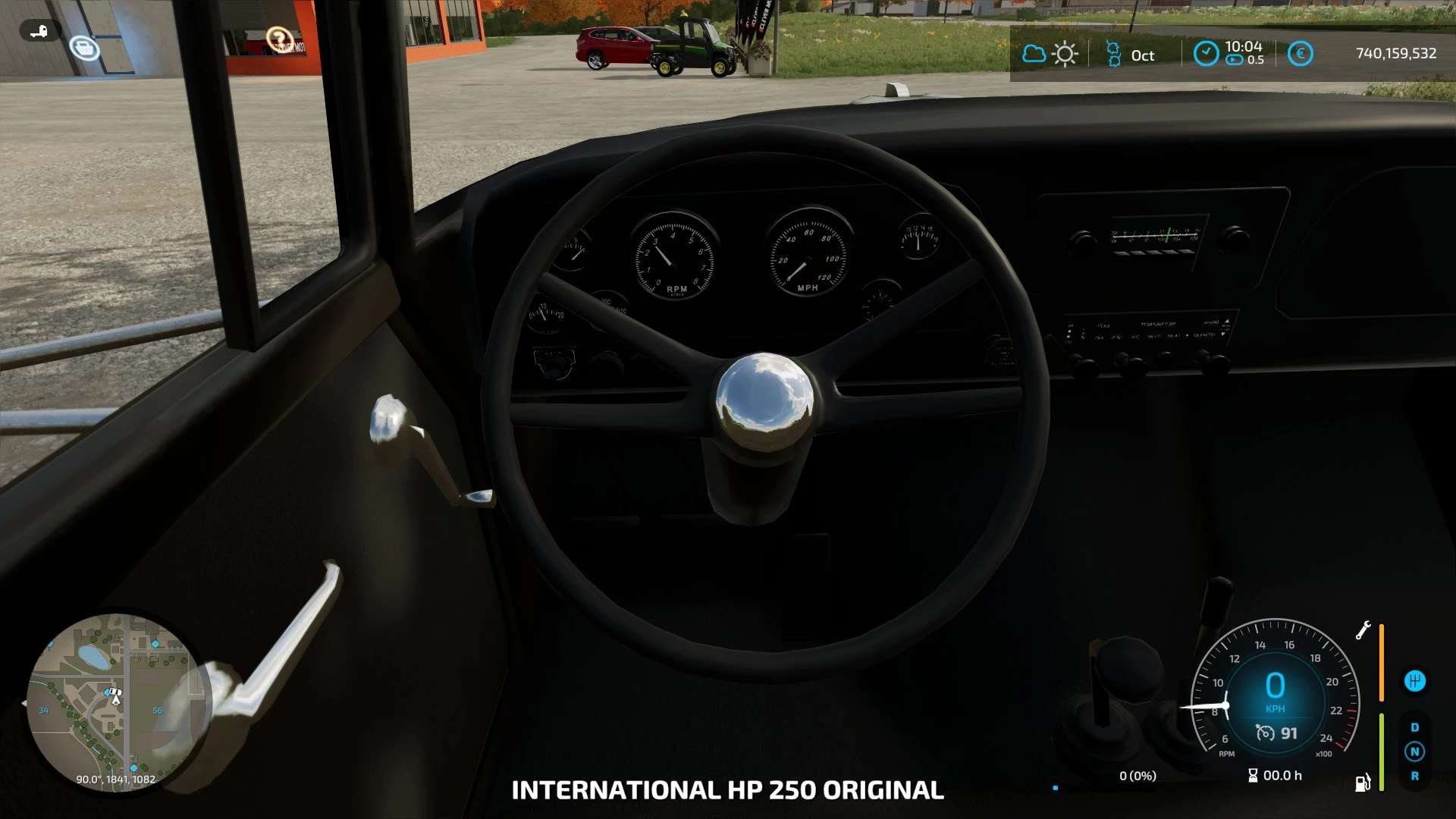Screen dimensions: 1456x819
Task: Click the blue gearshift pattern icon
Action: (1414, 681)
